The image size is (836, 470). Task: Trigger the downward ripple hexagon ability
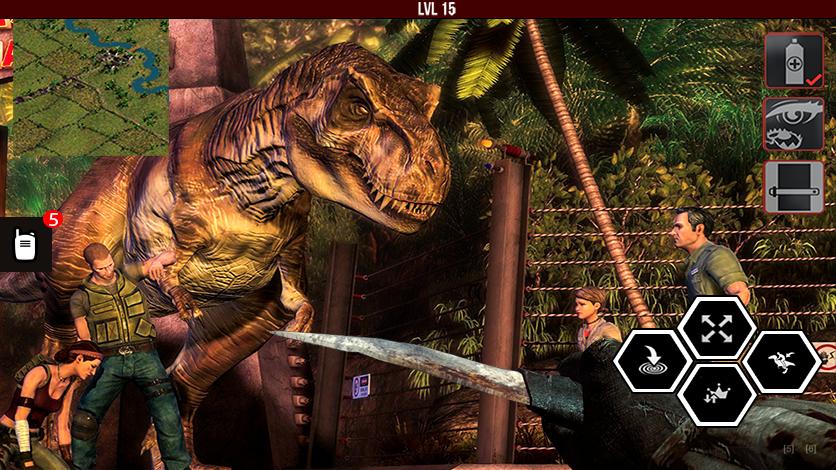[651, 361]
